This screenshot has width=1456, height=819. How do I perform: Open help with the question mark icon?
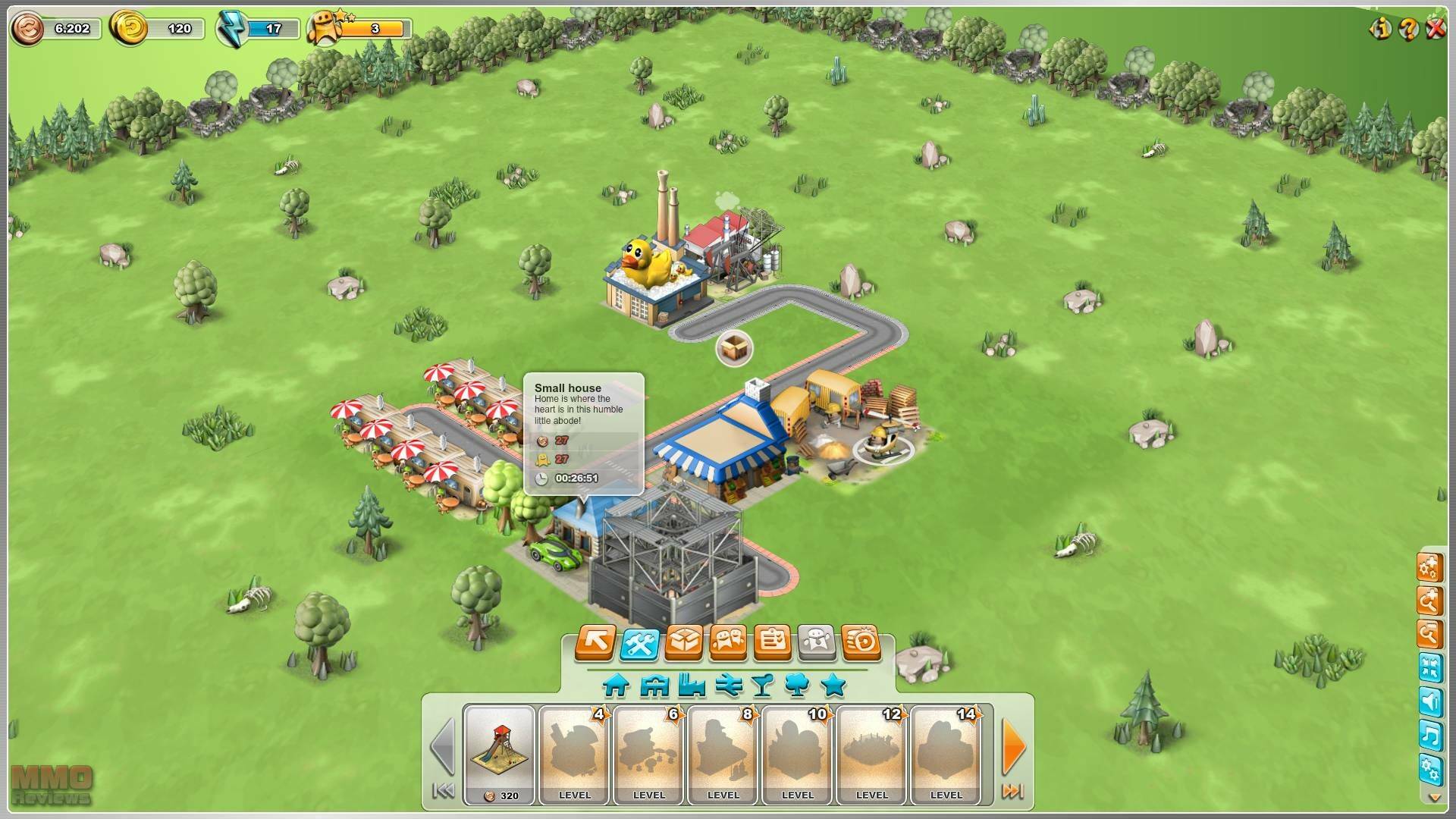coord(1408,29)
